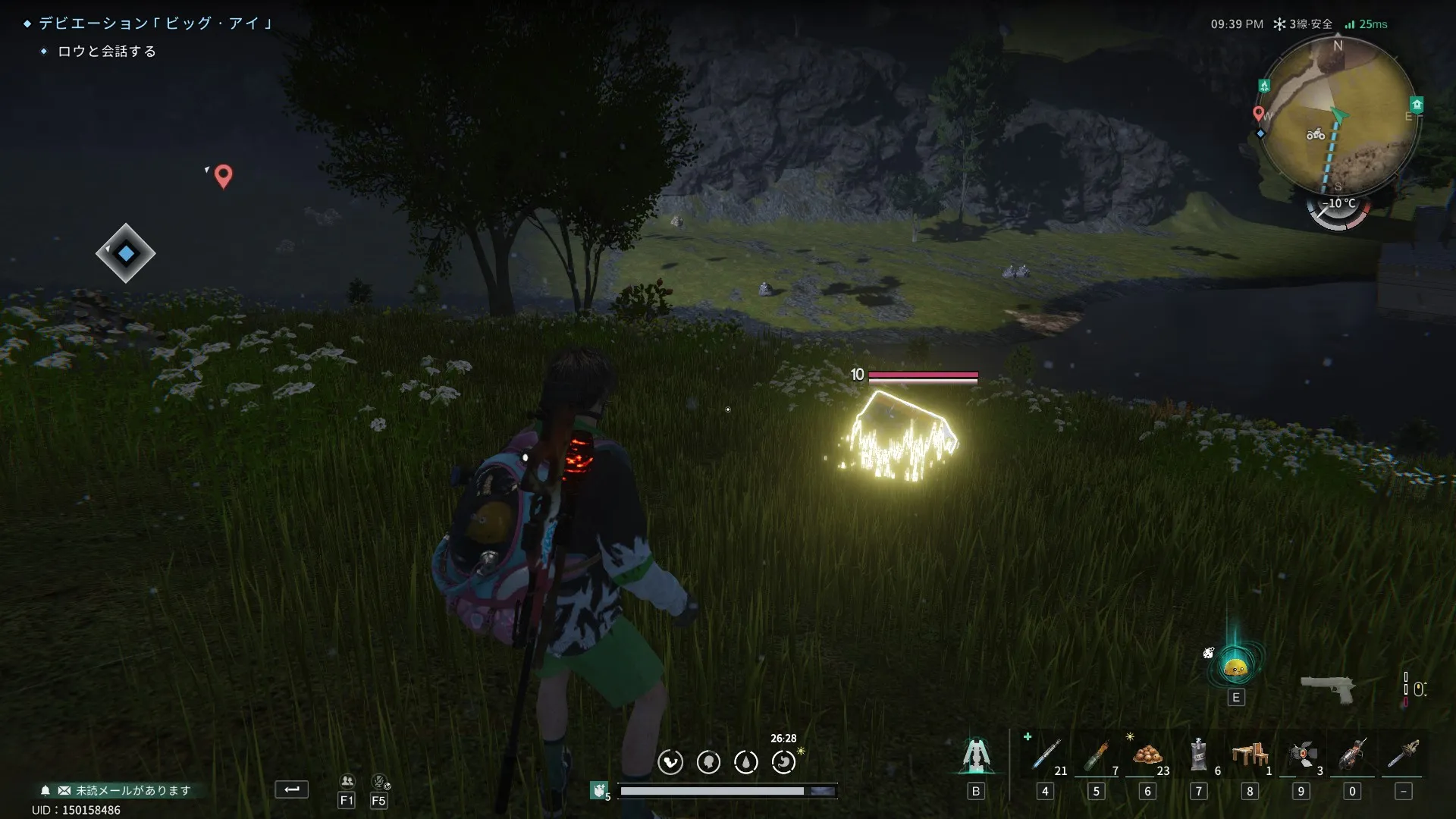Choose the pile of brown food balls slot
Viewport: 1456px width, 819px height.
tap(1147, 756)
